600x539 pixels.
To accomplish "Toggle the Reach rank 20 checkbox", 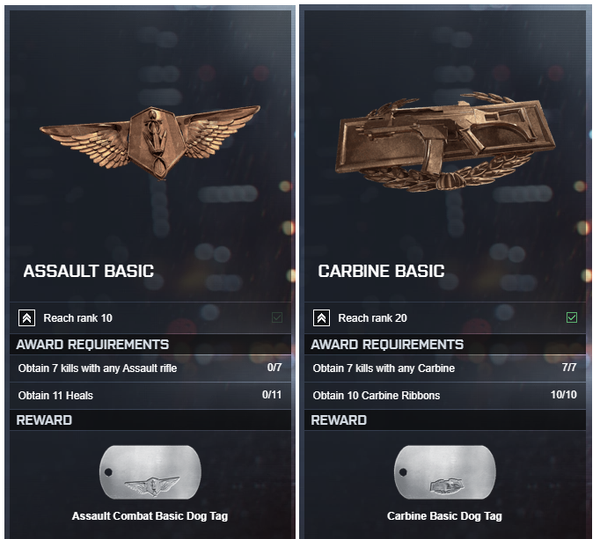I will [572, 318].
